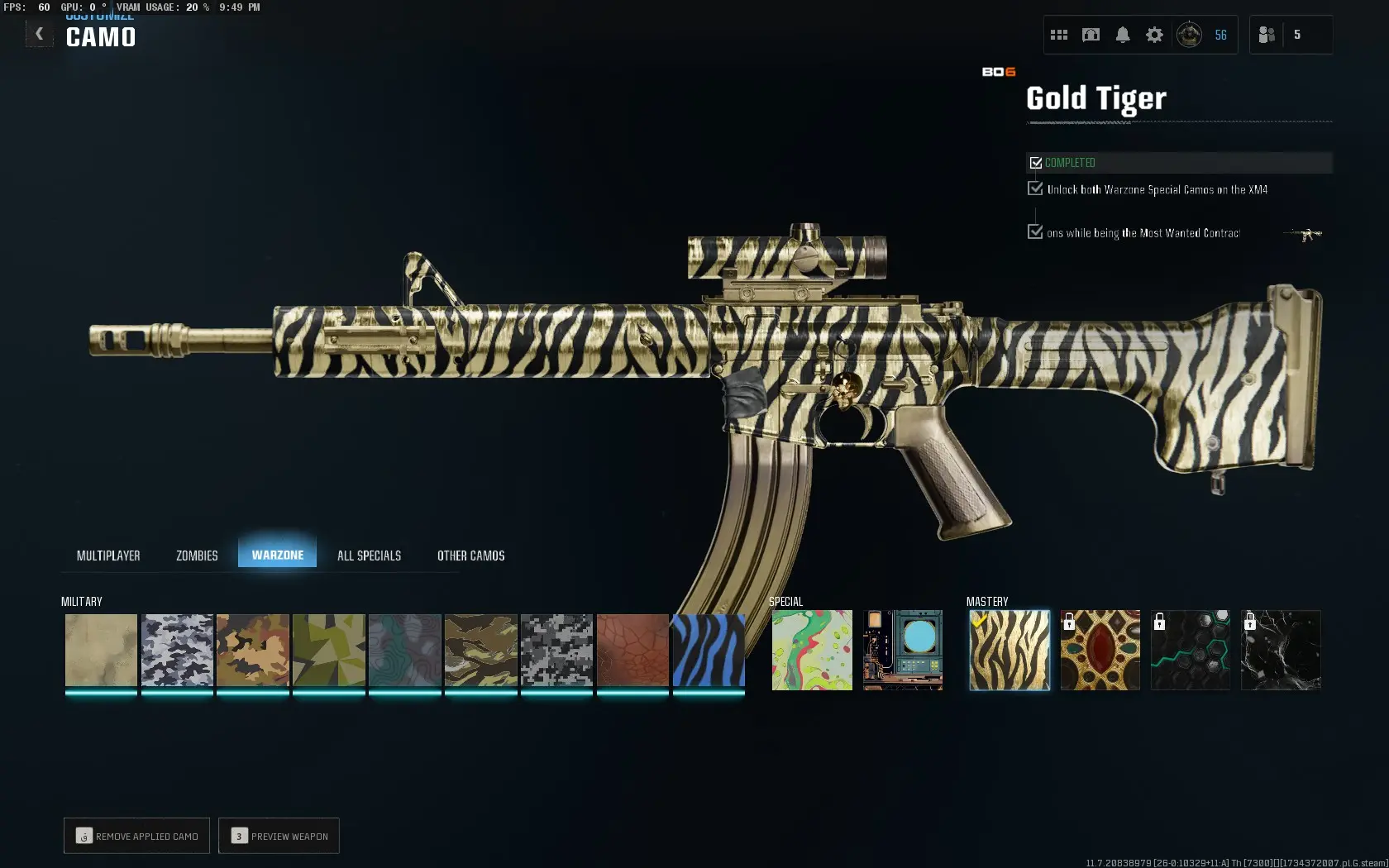Image resolution: width=1389 pixels, height=868 pixels.
Task: Toggle the COMPLETED checkbox
Action: point(1038,162)
